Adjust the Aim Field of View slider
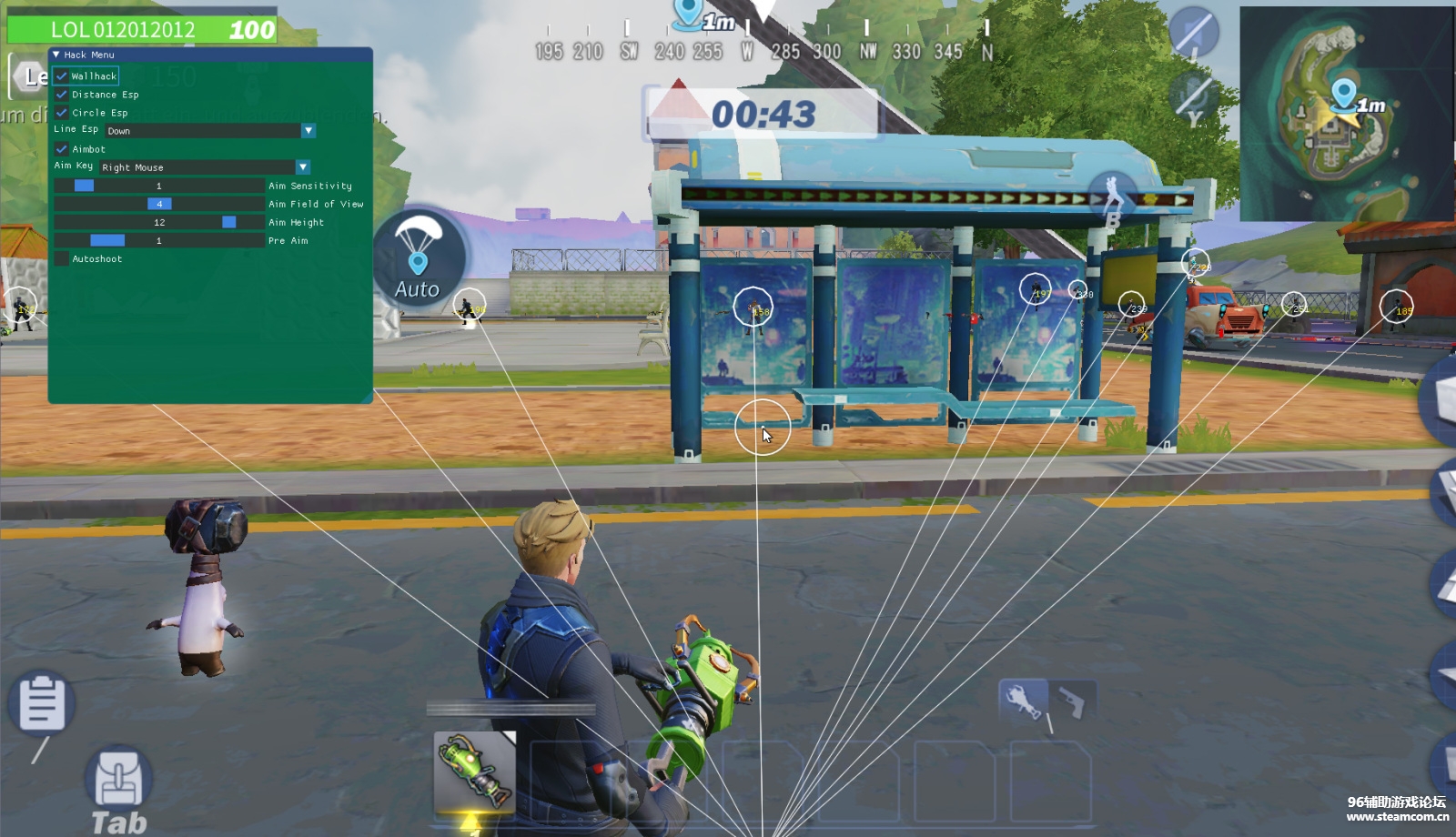The width and height of the screenshot is (1456, 837). coord(159,204)
